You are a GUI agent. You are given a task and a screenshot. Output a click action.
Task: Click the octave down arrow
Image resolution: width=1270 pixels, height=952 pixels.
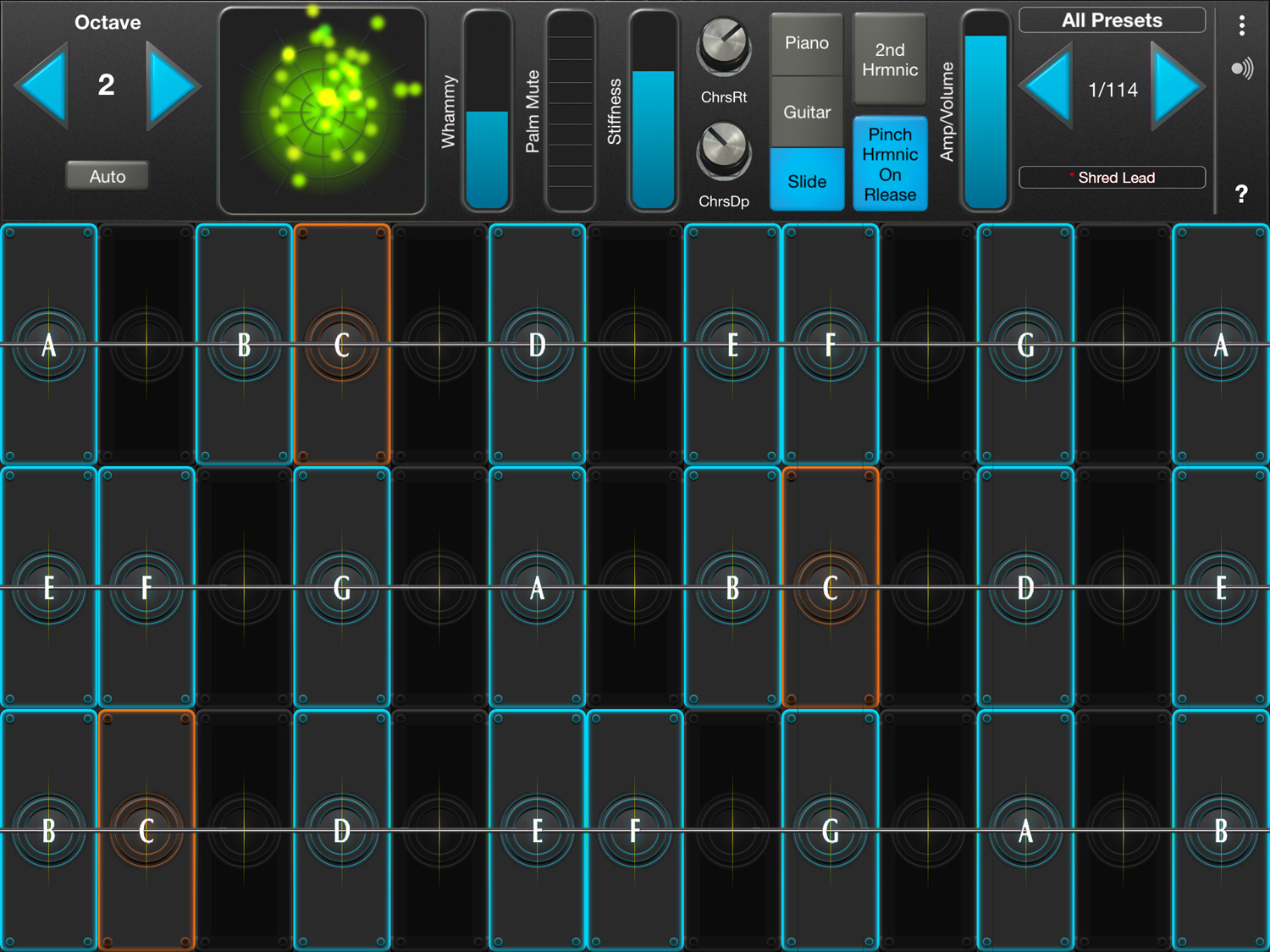click(41, 85)
